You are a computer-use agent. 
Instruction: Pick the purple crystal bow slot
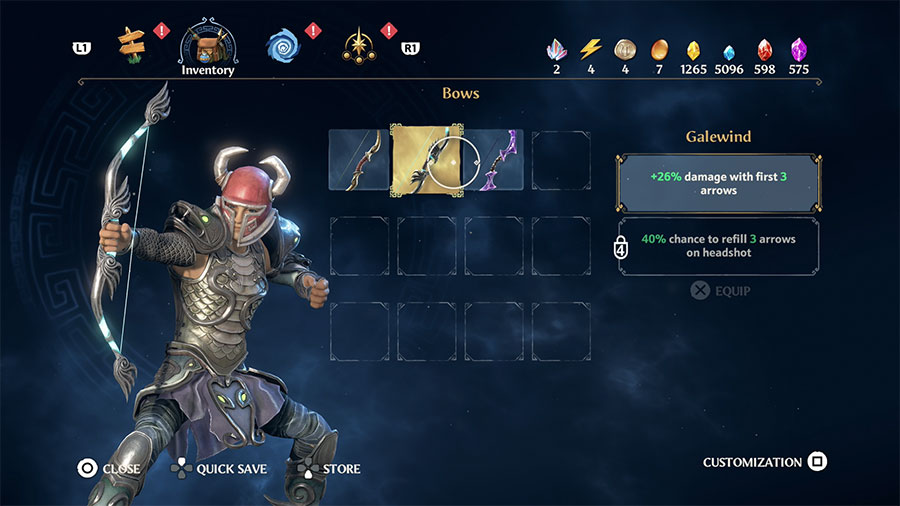[x=494, y=159]
